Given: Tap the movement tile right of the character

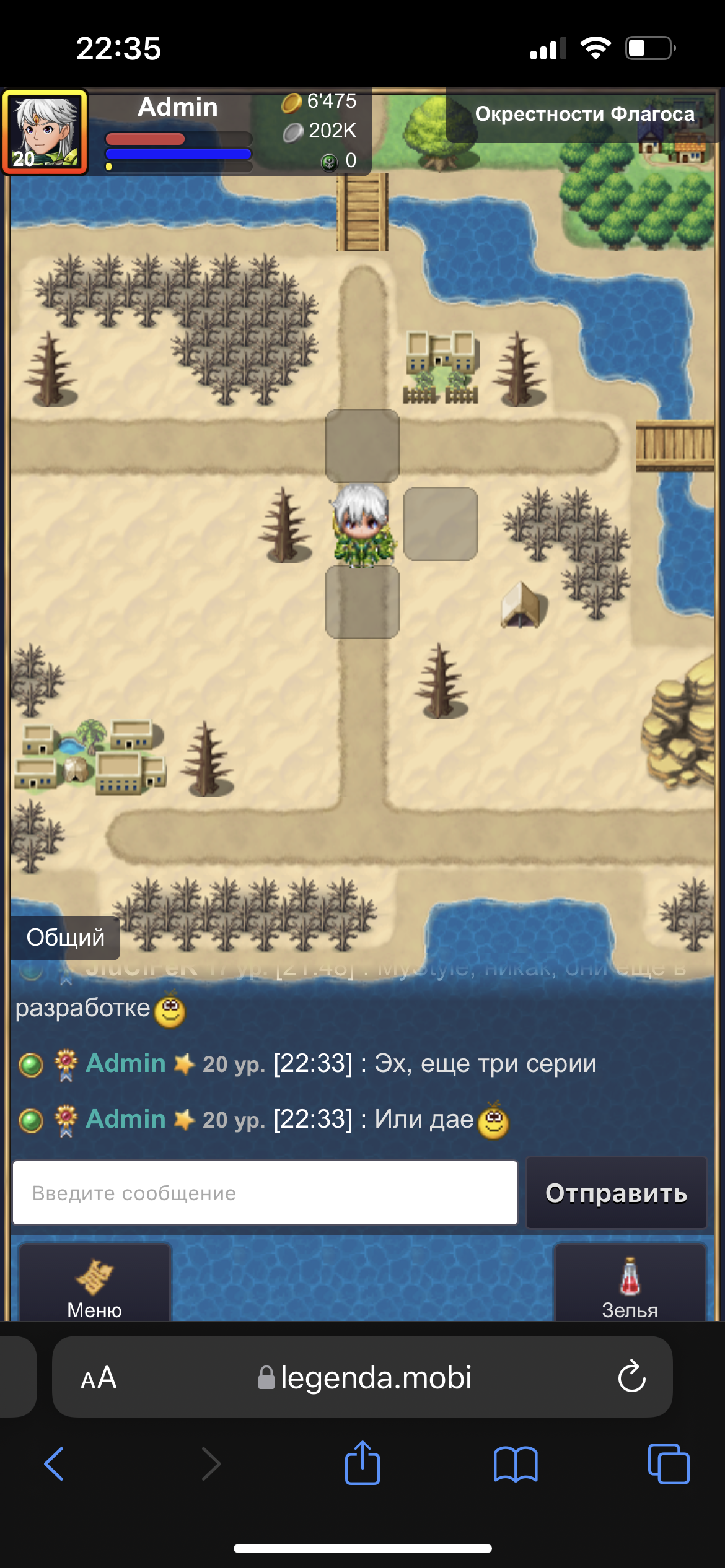Looking at the screenshot, I should [441, 524].
